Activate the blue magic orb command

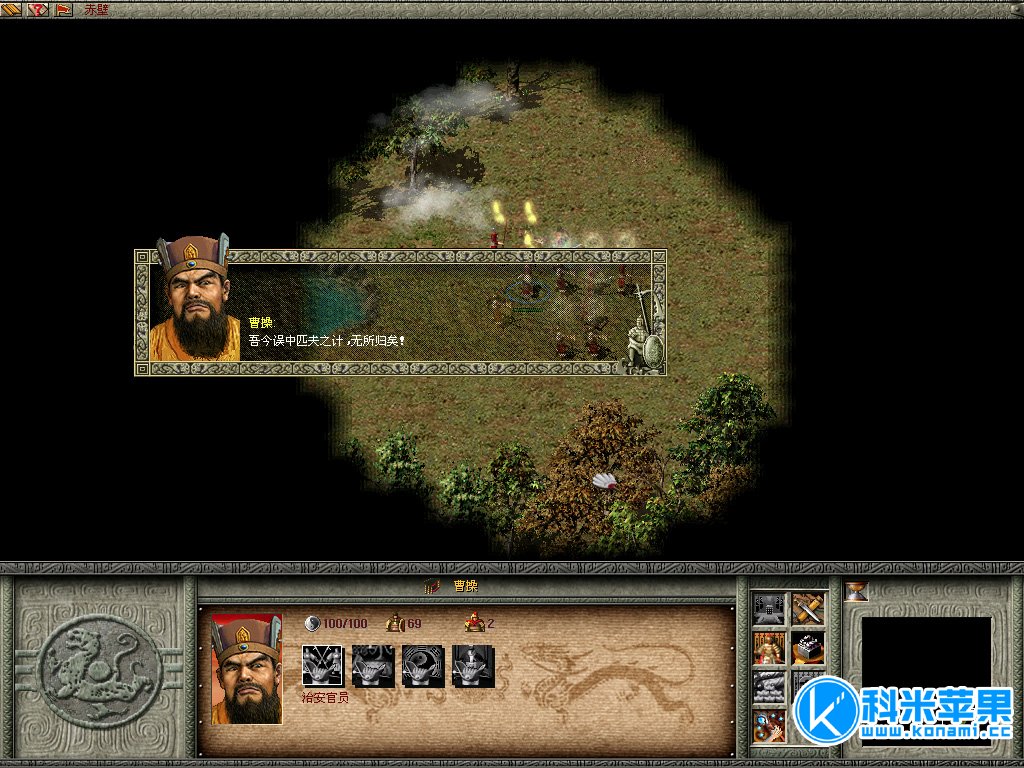point(769,725)
